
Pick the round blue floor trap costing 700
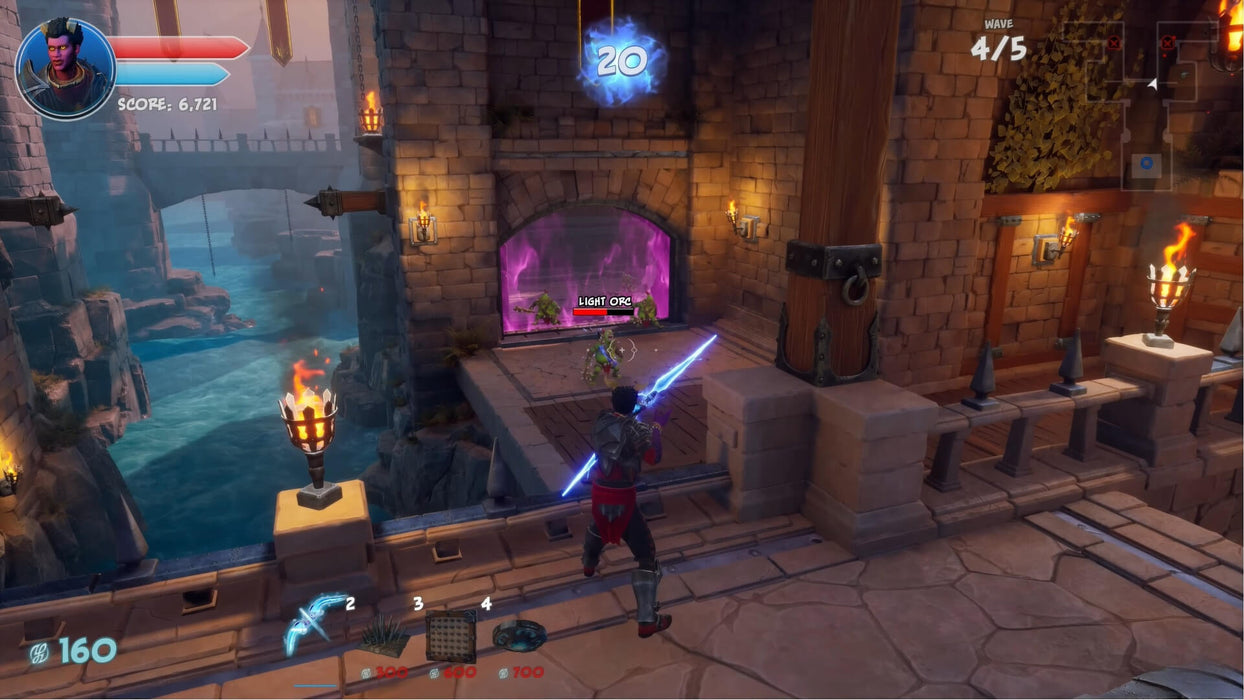point(519,635)
